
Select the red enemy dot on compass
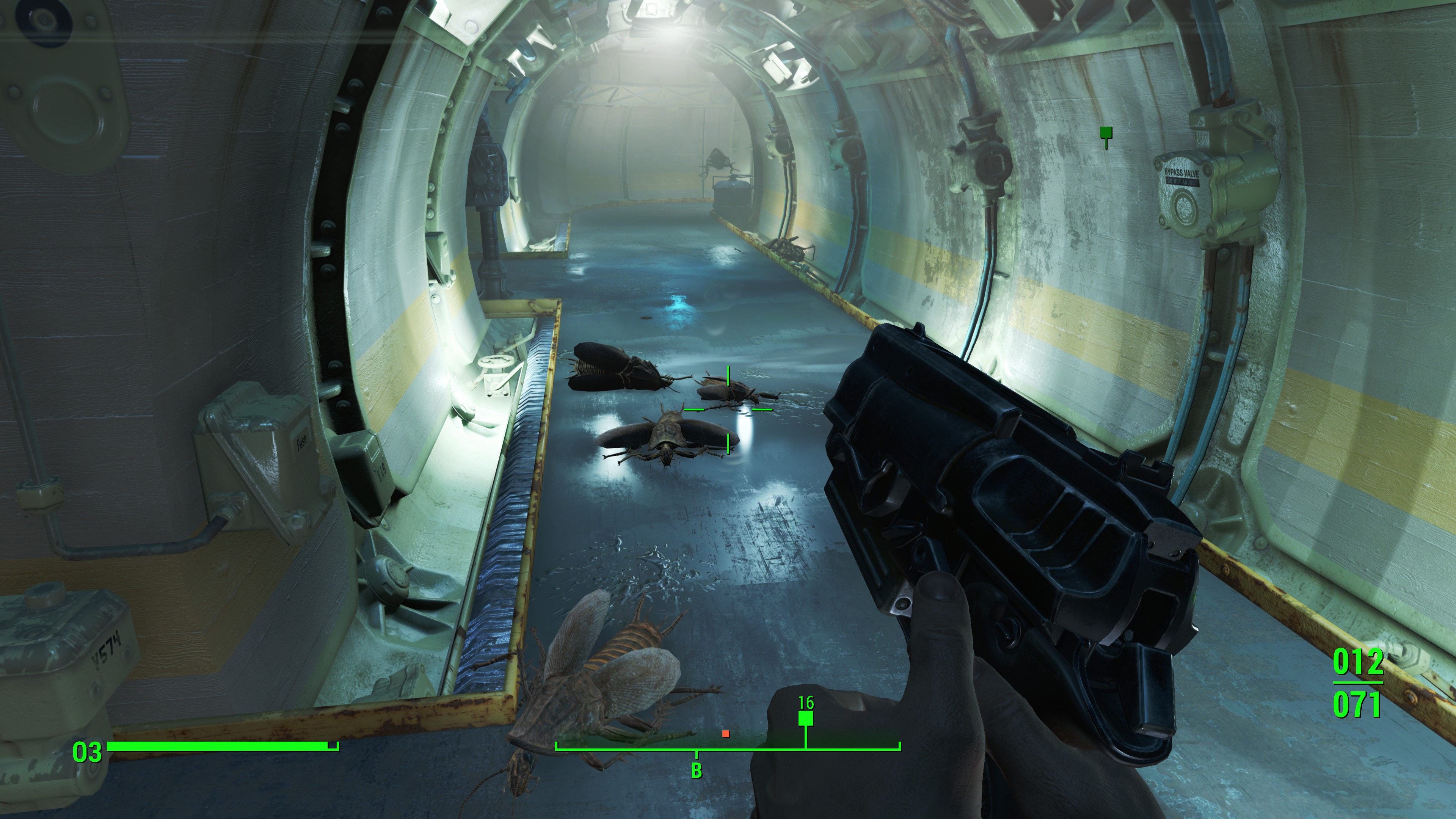(726, 734)
